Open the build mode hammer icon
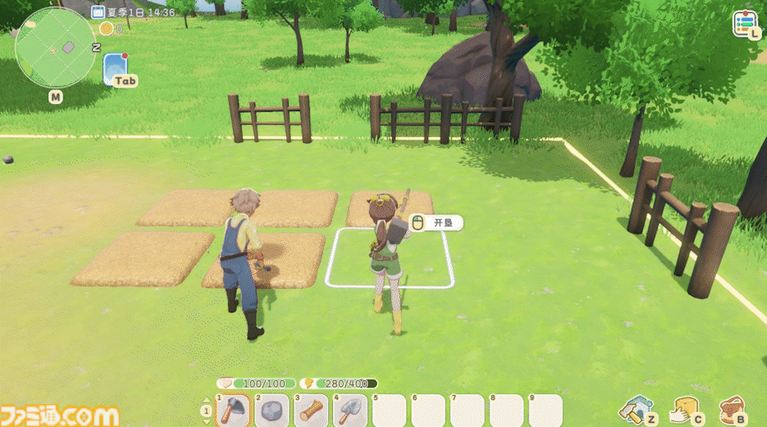Screen dimensions: 767x427 636,409
